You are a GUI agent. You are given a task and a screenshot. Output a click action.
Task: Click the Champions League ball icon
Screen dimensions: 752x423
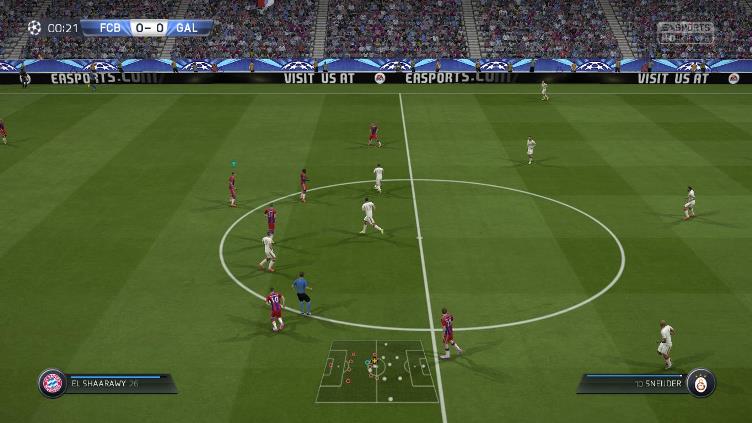tap(35, 28)
